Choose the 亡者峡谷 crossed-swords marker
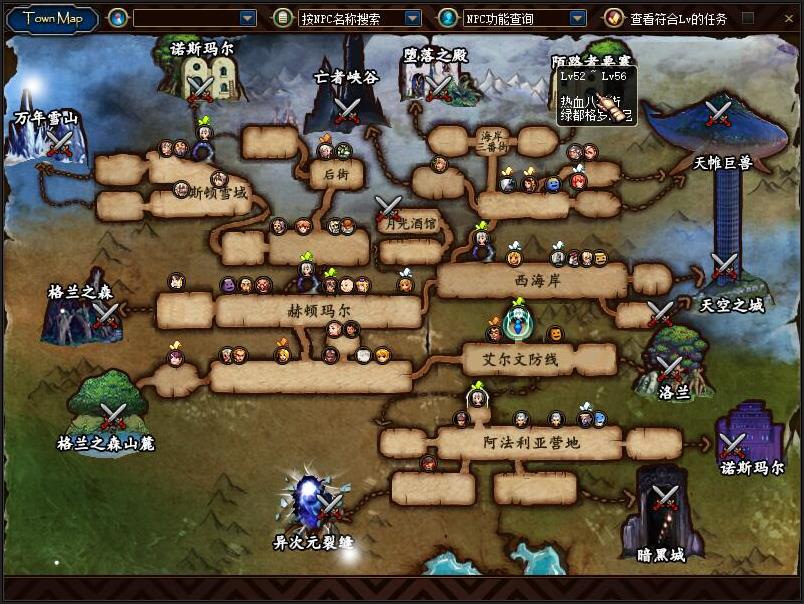Viewport: 804px width, 604px height. tap(347, 110)
